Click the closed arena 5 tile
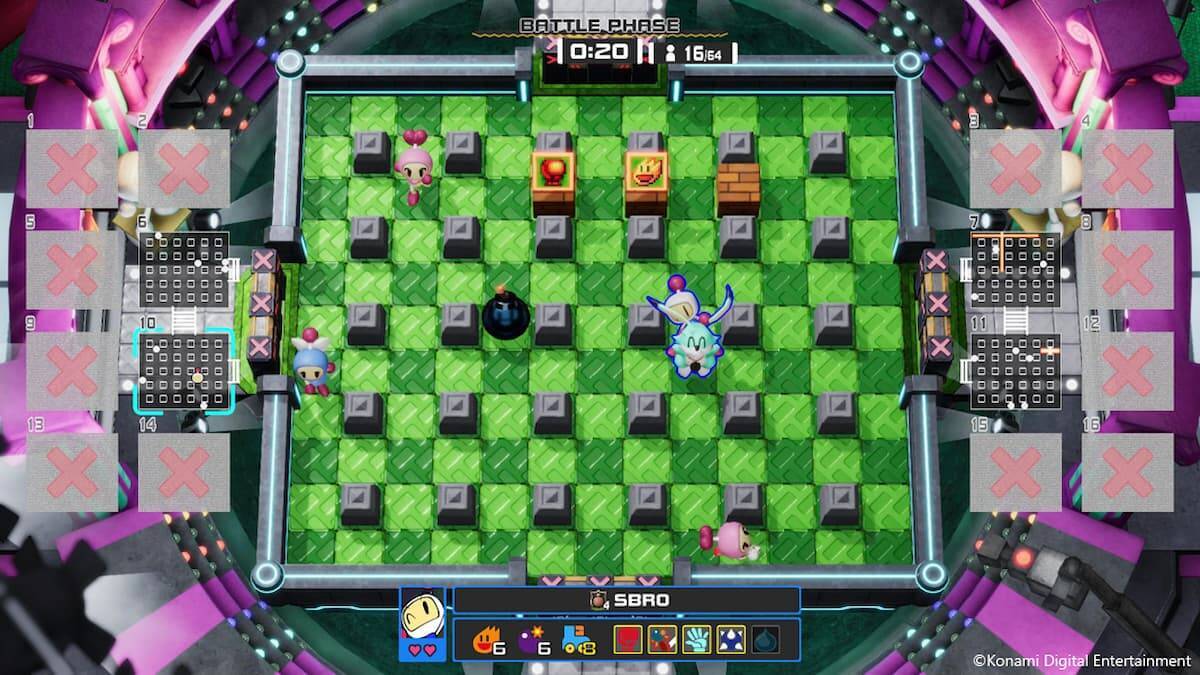This screenshot has width=1200, height=675. pyautogui.click(x=72, y=270)
